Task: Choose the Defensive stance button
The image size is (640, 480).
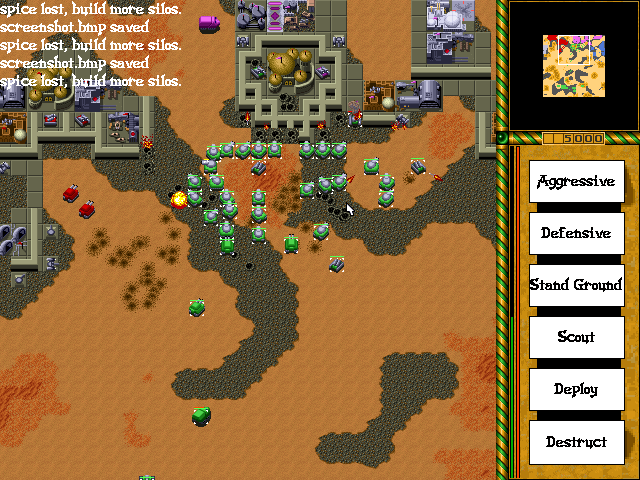Action: [576, 233]
